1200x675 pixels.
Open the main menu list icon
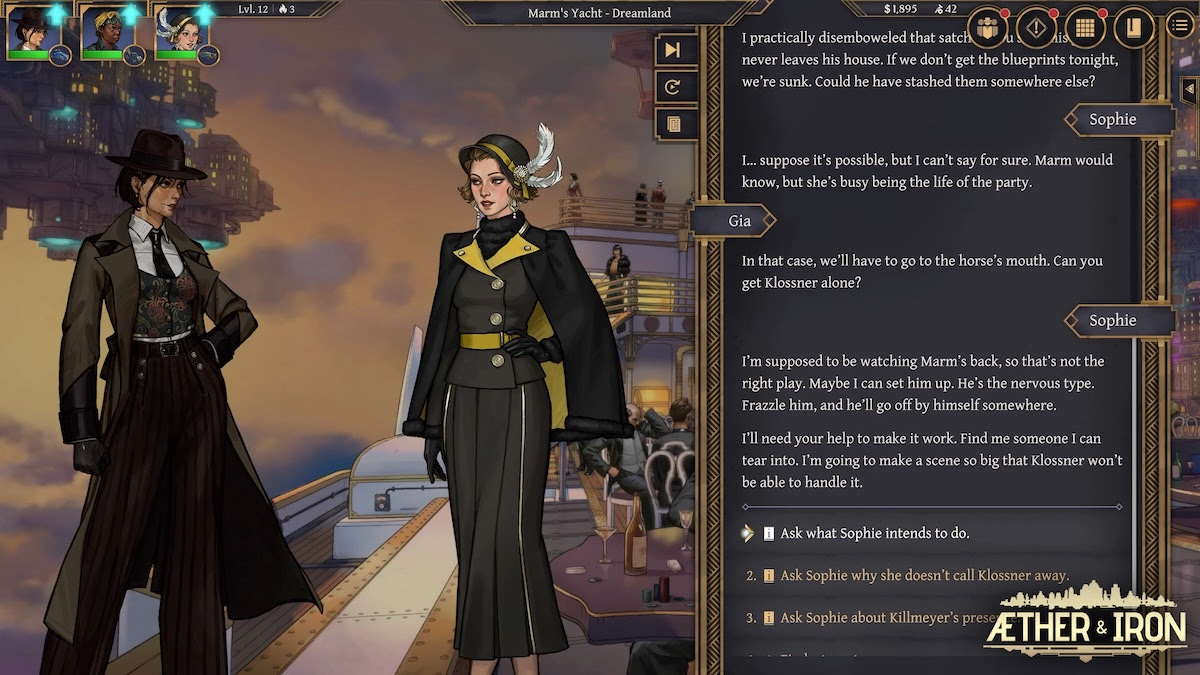1180,24
